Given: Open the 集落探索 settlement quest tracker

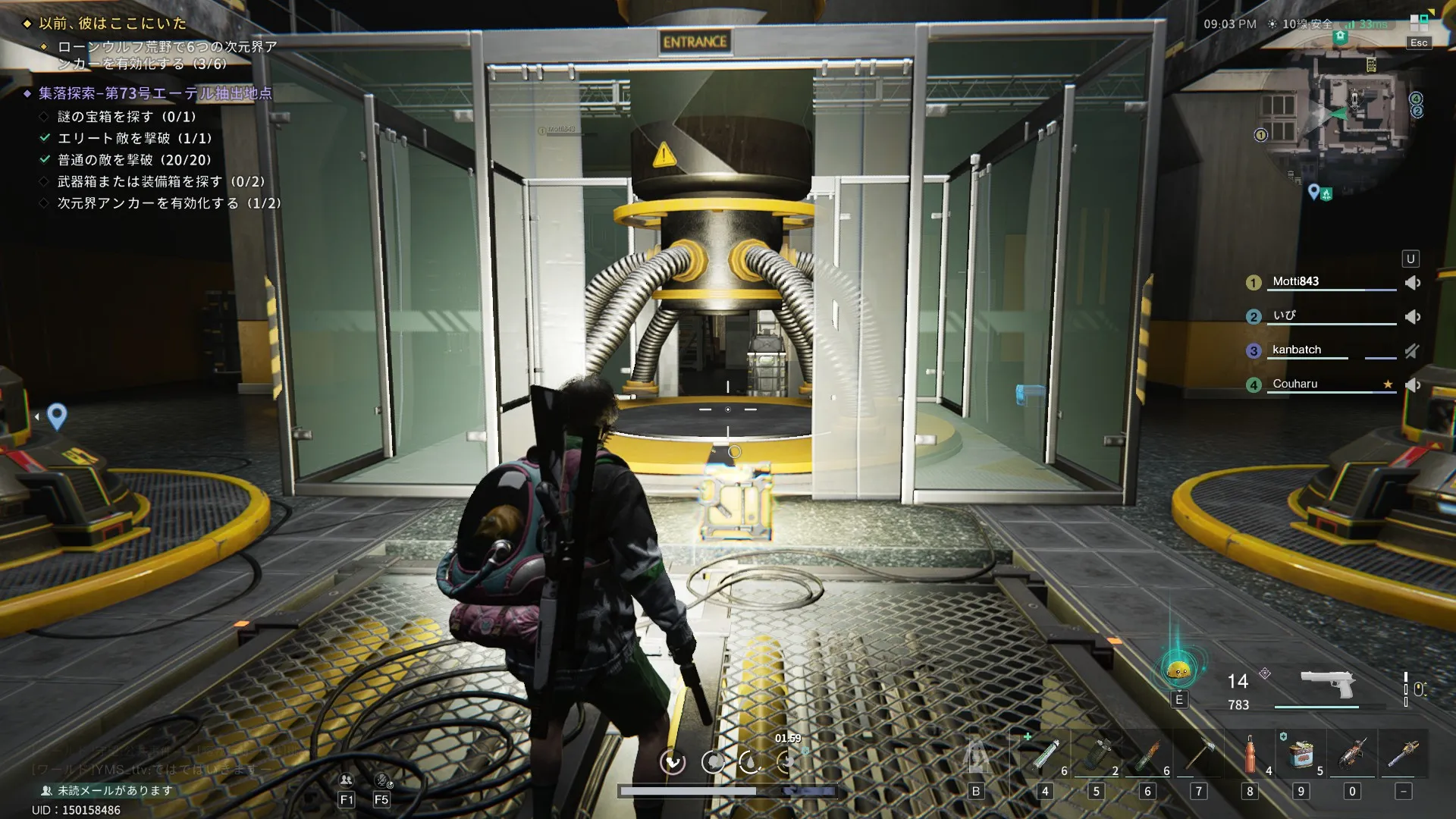Looking at the screenshot, I should click(x=155, y=93).
